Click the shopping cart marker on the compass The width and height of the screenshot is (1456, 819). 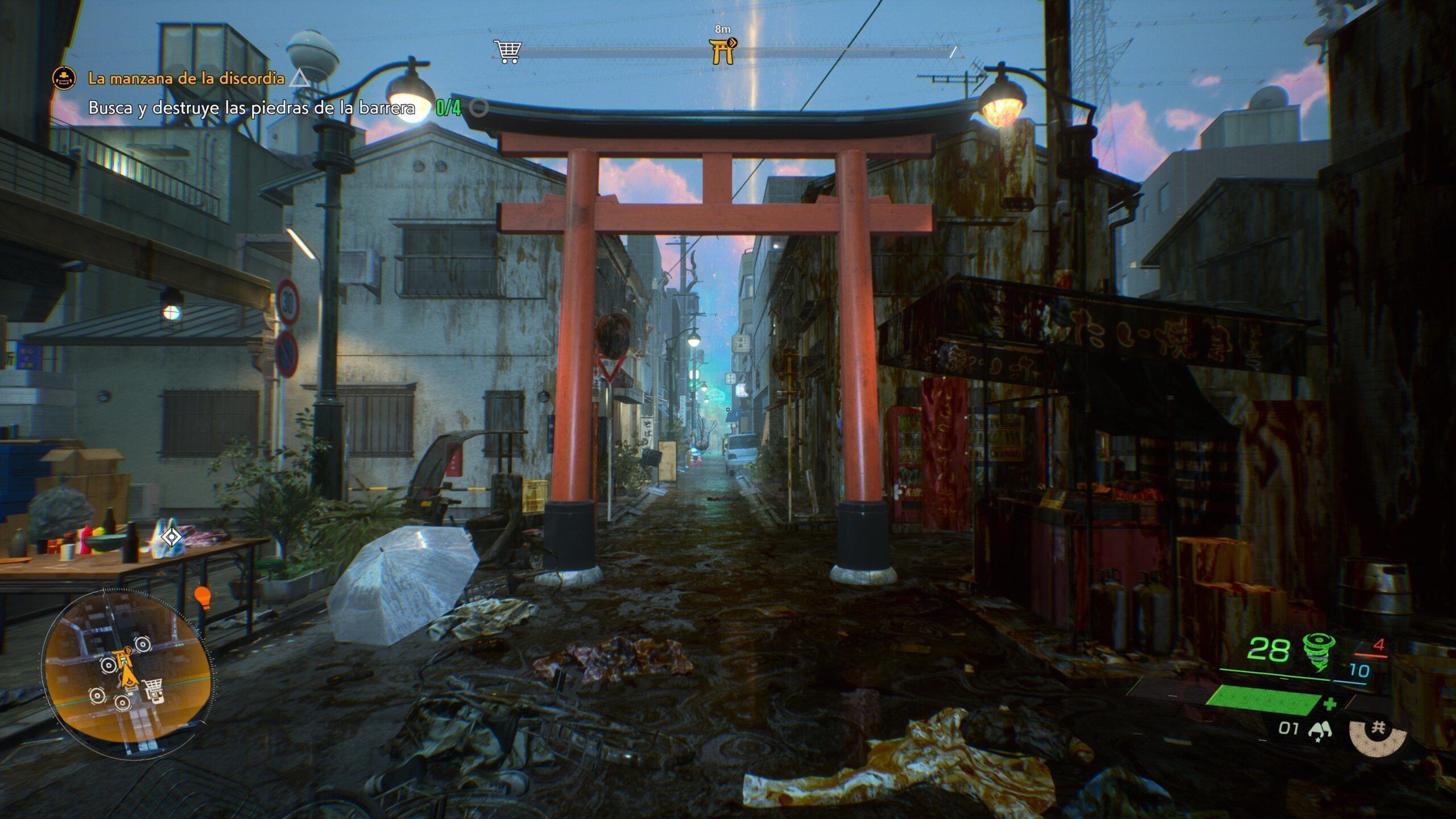click(506, 52)
